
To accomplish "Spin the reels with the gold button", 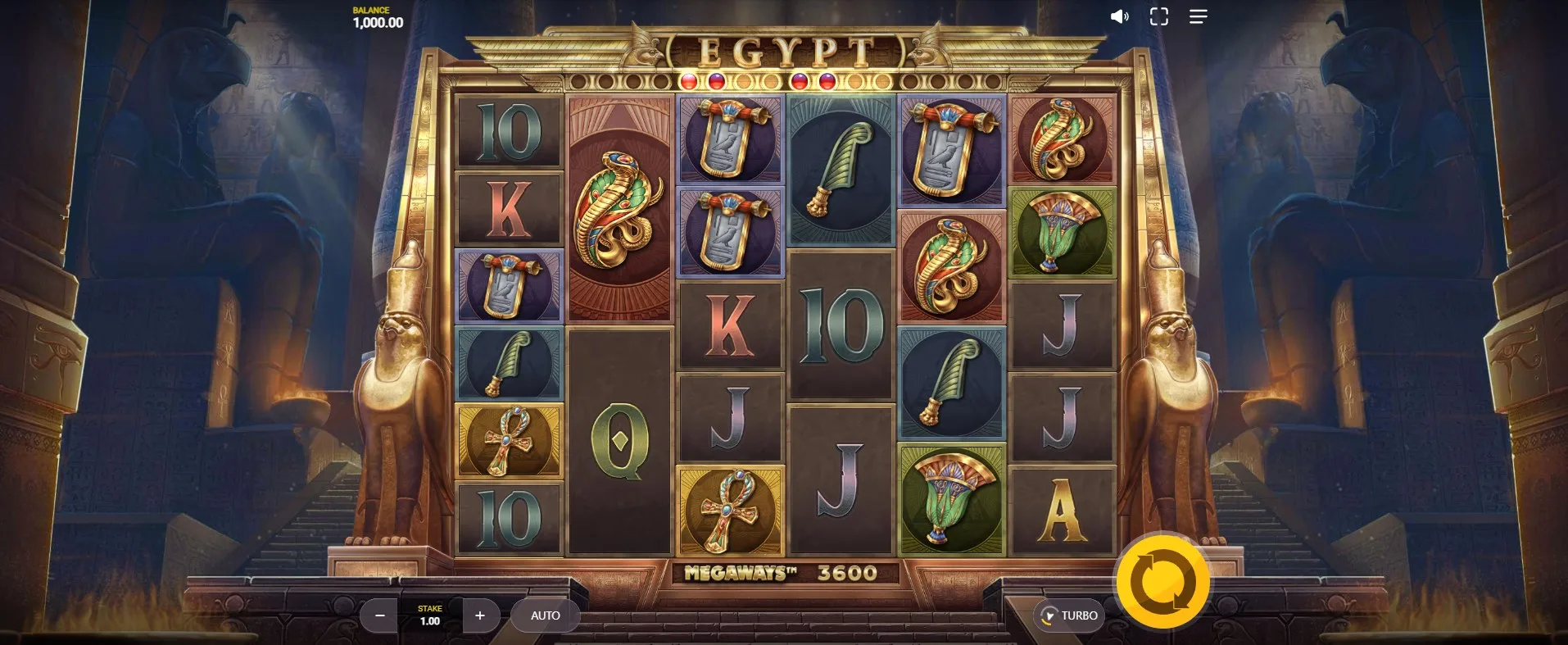I will 1162,581.
